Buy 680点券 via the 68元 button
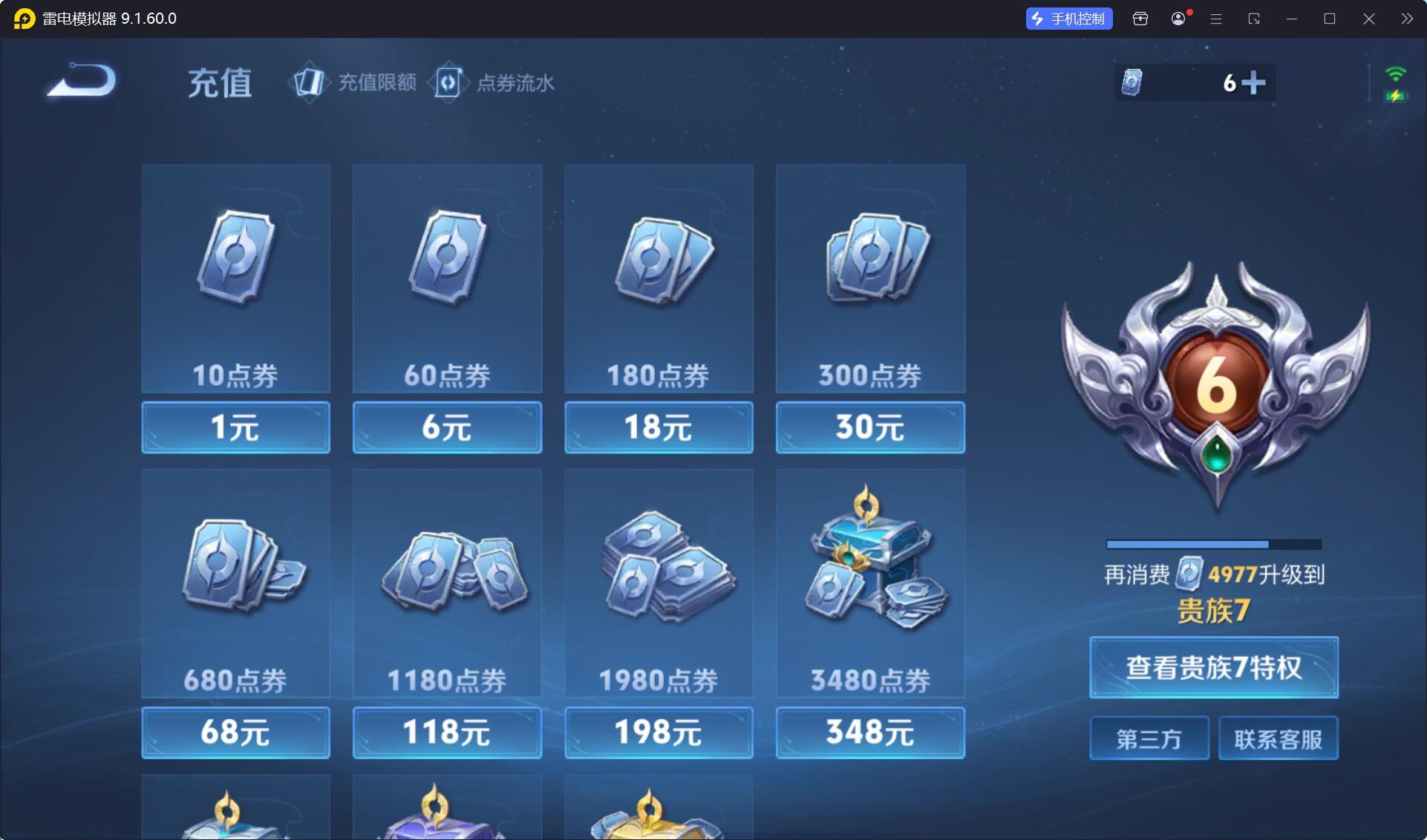This screenshot has width=1427, height=840. (x=235, y=732)
